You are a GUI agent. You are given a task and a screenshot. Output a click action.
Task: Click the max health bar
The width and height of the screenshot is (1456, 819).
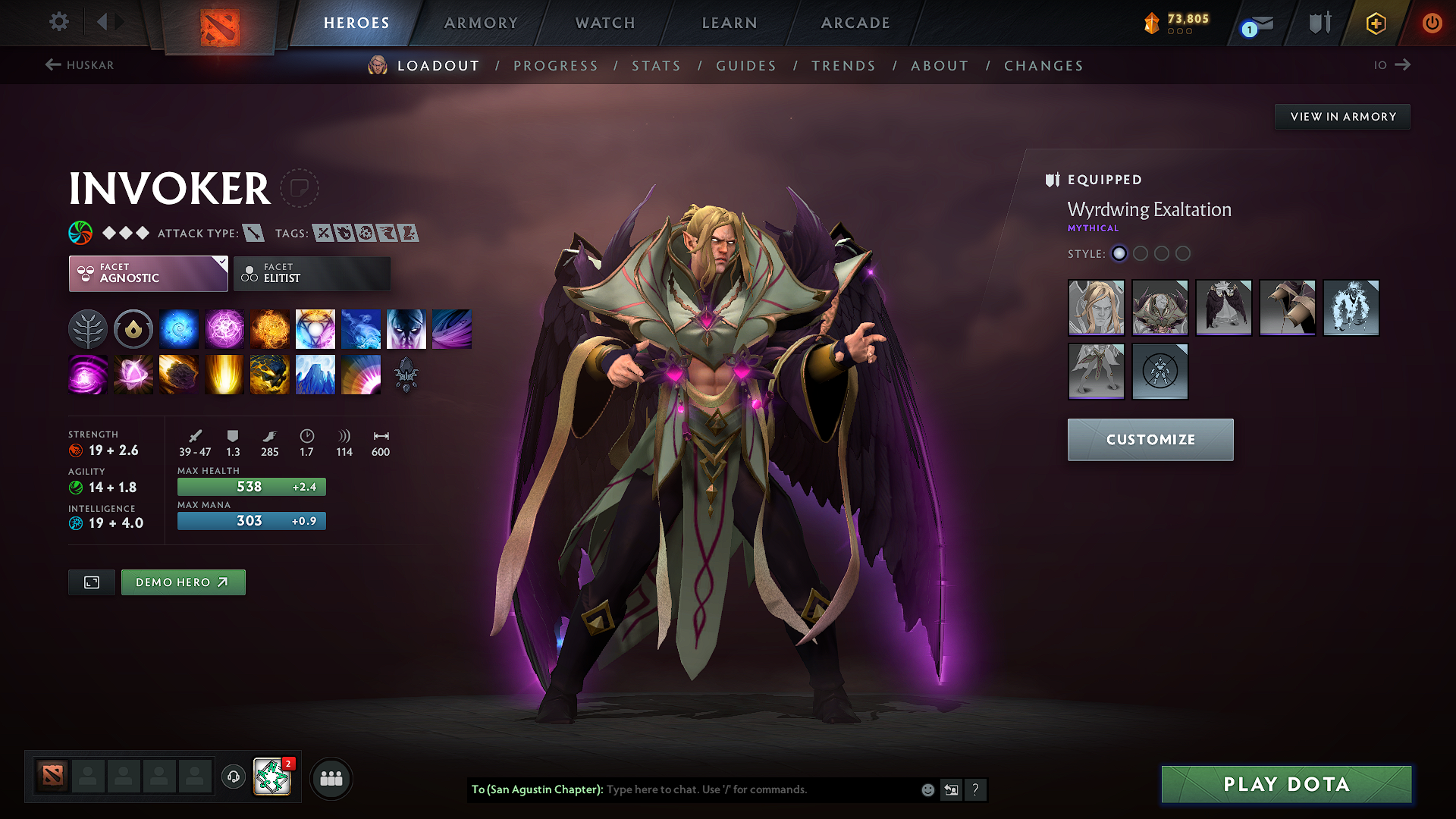[251, 486]
